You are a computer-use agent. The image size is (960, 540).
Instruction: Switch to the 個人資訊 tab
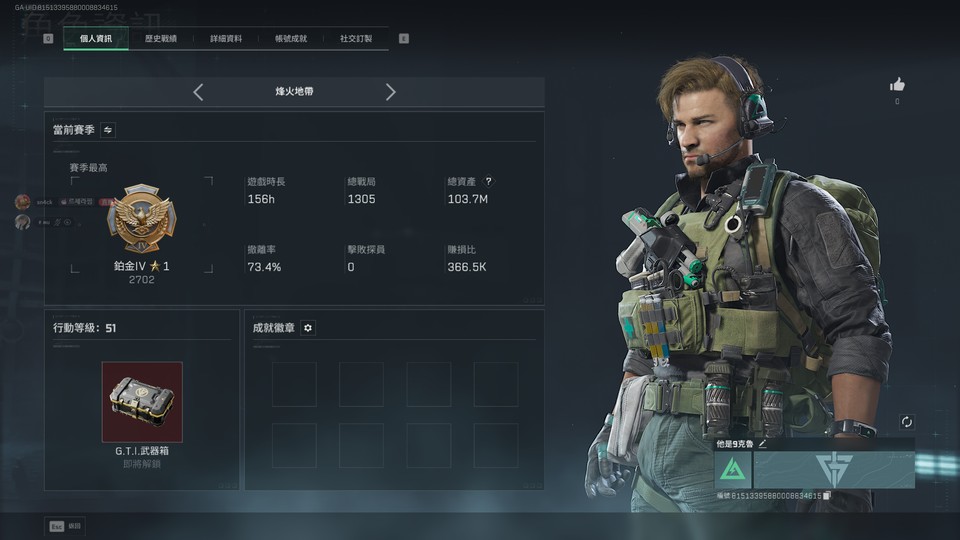click(96, 39)
